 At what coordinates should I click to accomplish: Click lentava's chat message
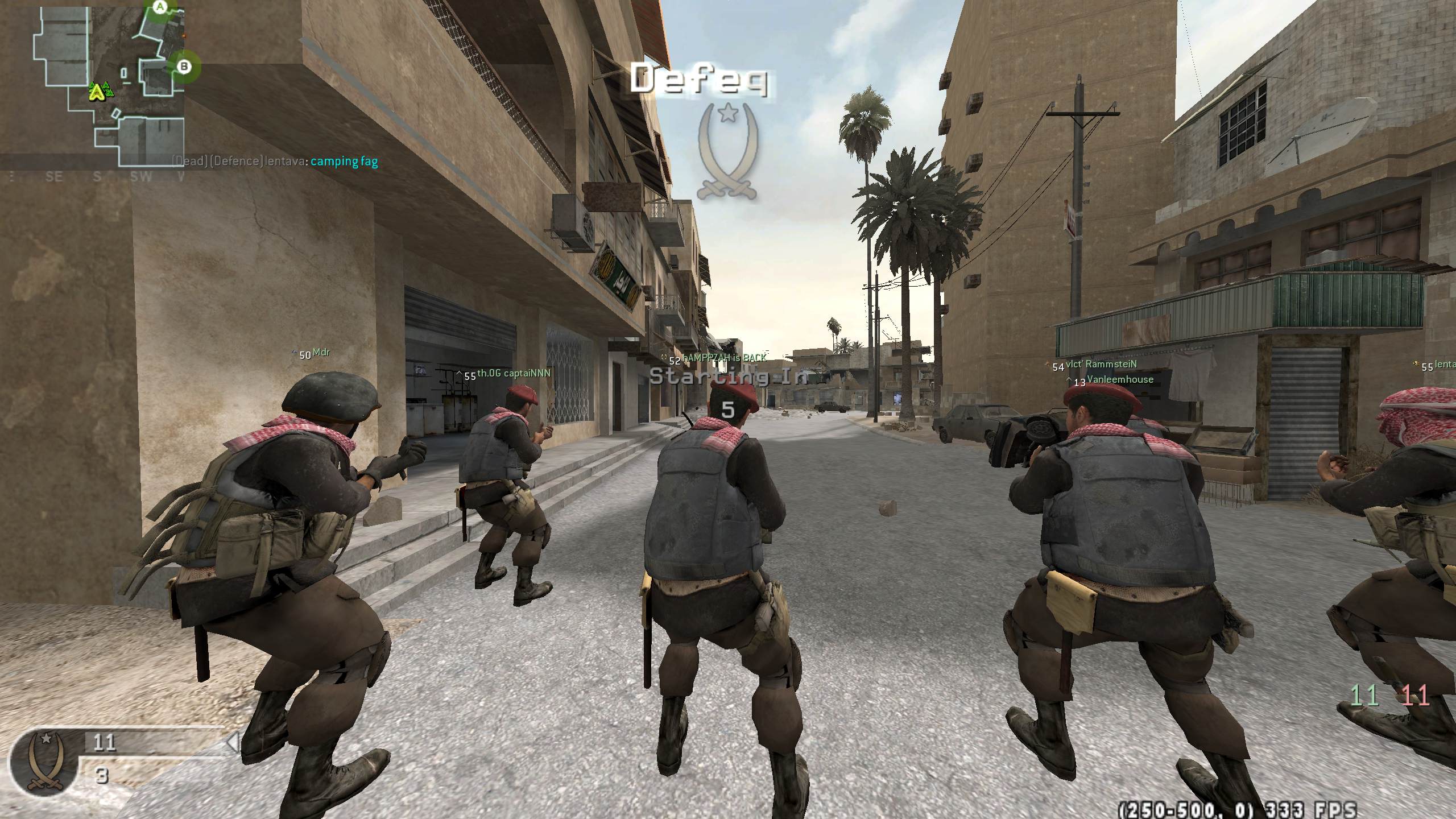[x=275, y=162]
